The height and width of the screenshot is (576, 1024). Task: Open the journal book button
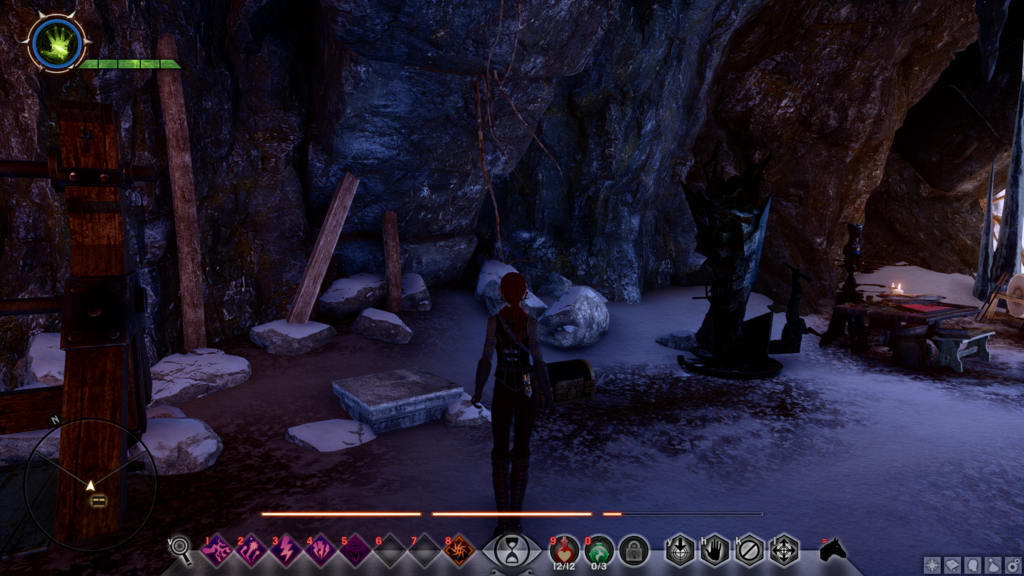tap(950, 565)
